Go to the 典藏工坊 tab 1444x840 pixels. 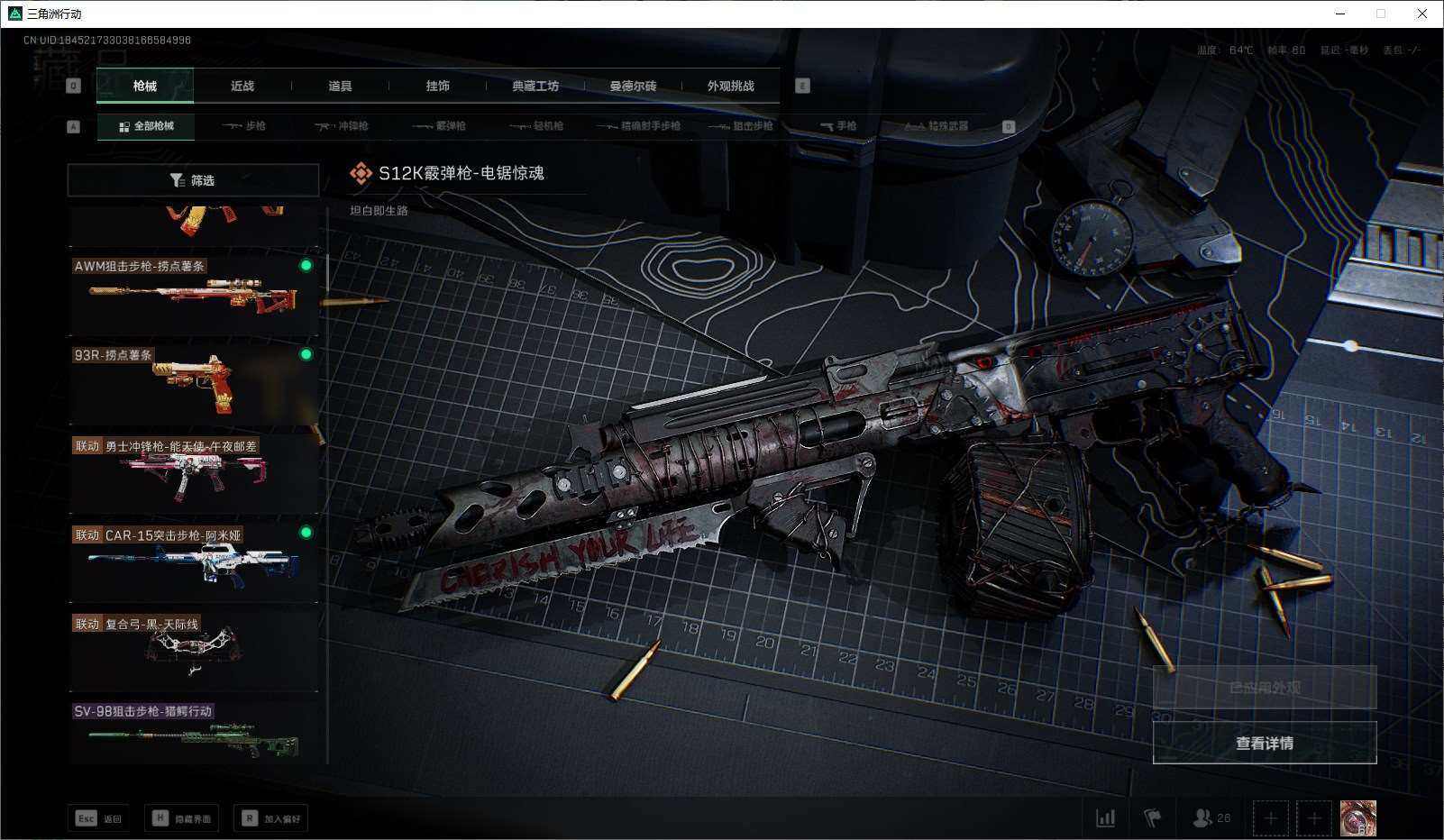(x=535, y=87)
